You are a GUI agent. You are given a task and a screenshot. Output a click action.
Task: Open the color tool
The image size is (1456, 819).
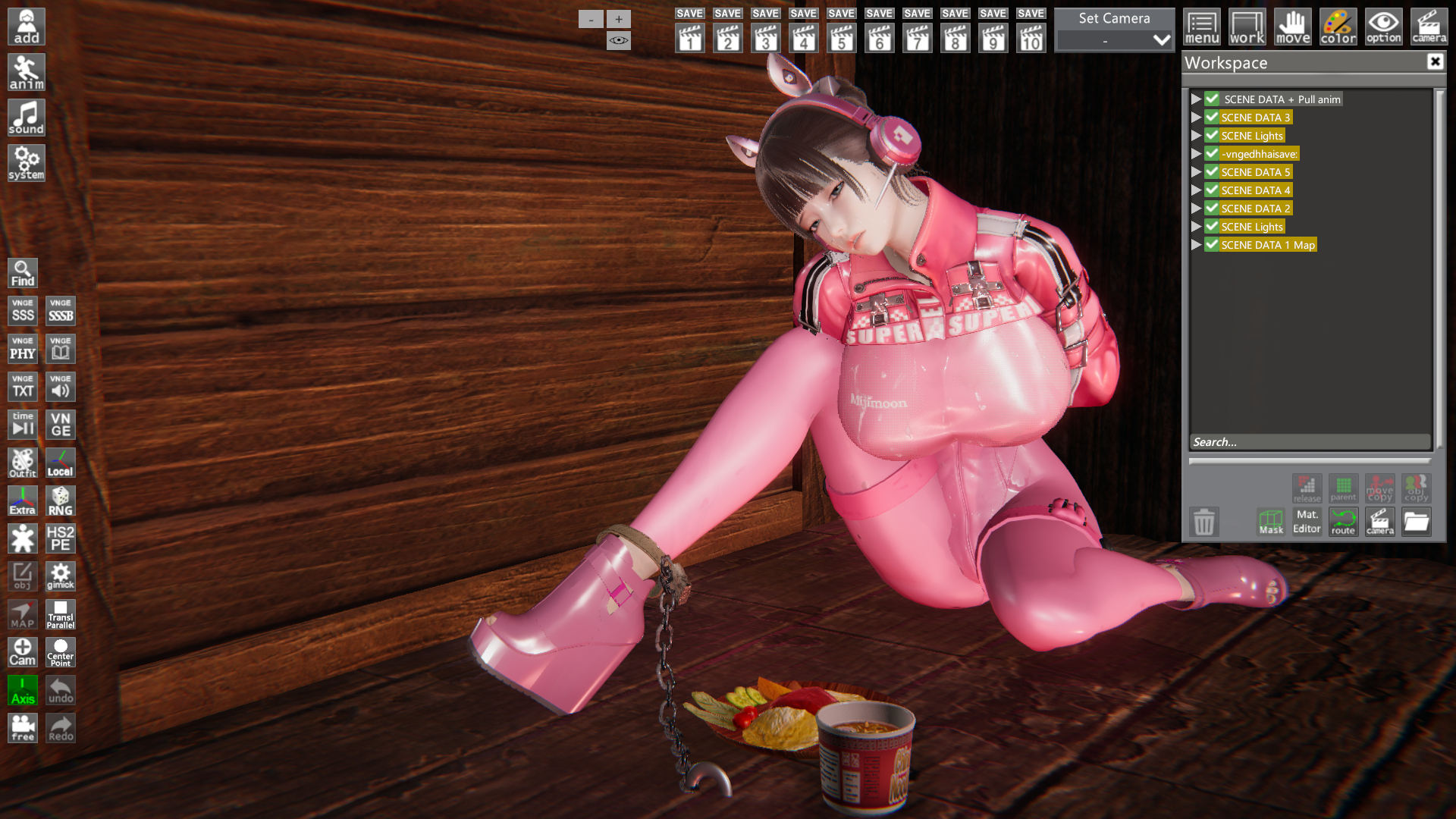1338,27
